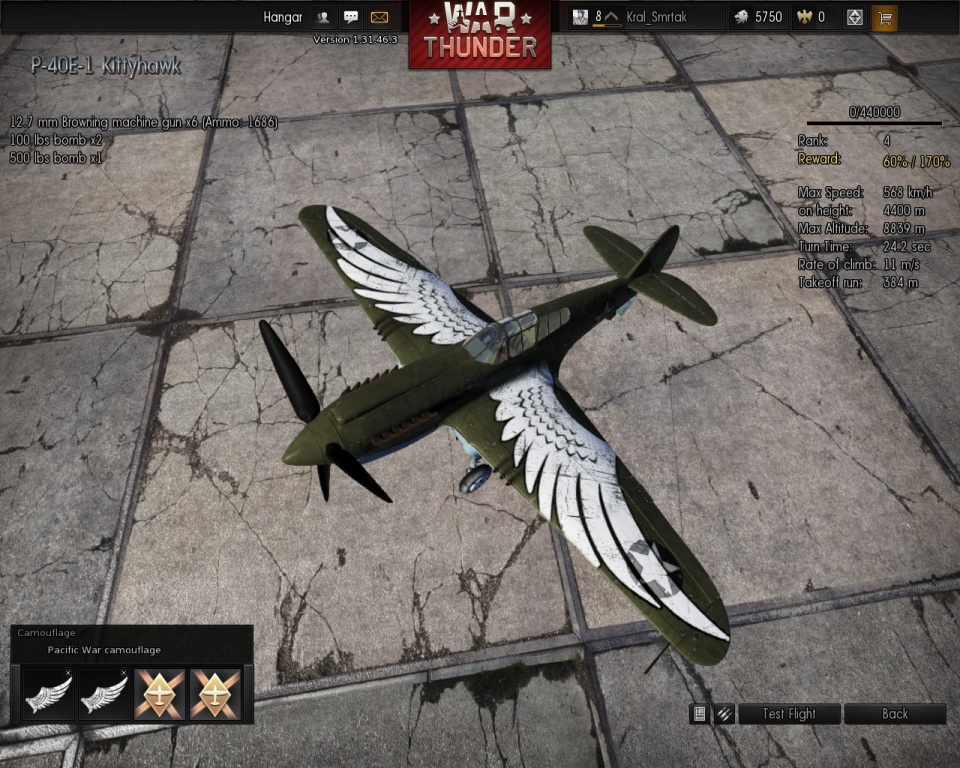The height and width of the screenshot is (768, 960).
Task: View Kral_Smrtak's player profile
Action: point(650,17)
